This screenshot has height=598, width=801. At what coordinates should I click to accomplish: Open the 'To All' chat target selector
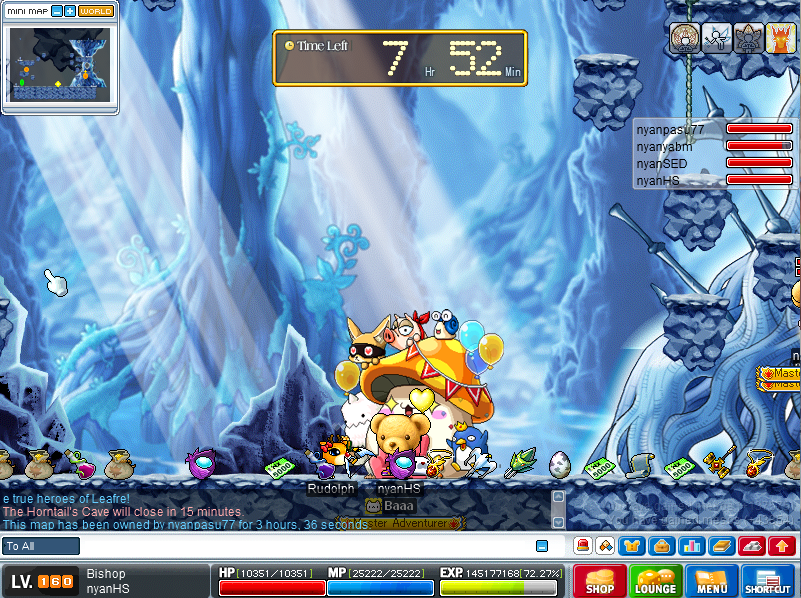click(x=41, y=546)
